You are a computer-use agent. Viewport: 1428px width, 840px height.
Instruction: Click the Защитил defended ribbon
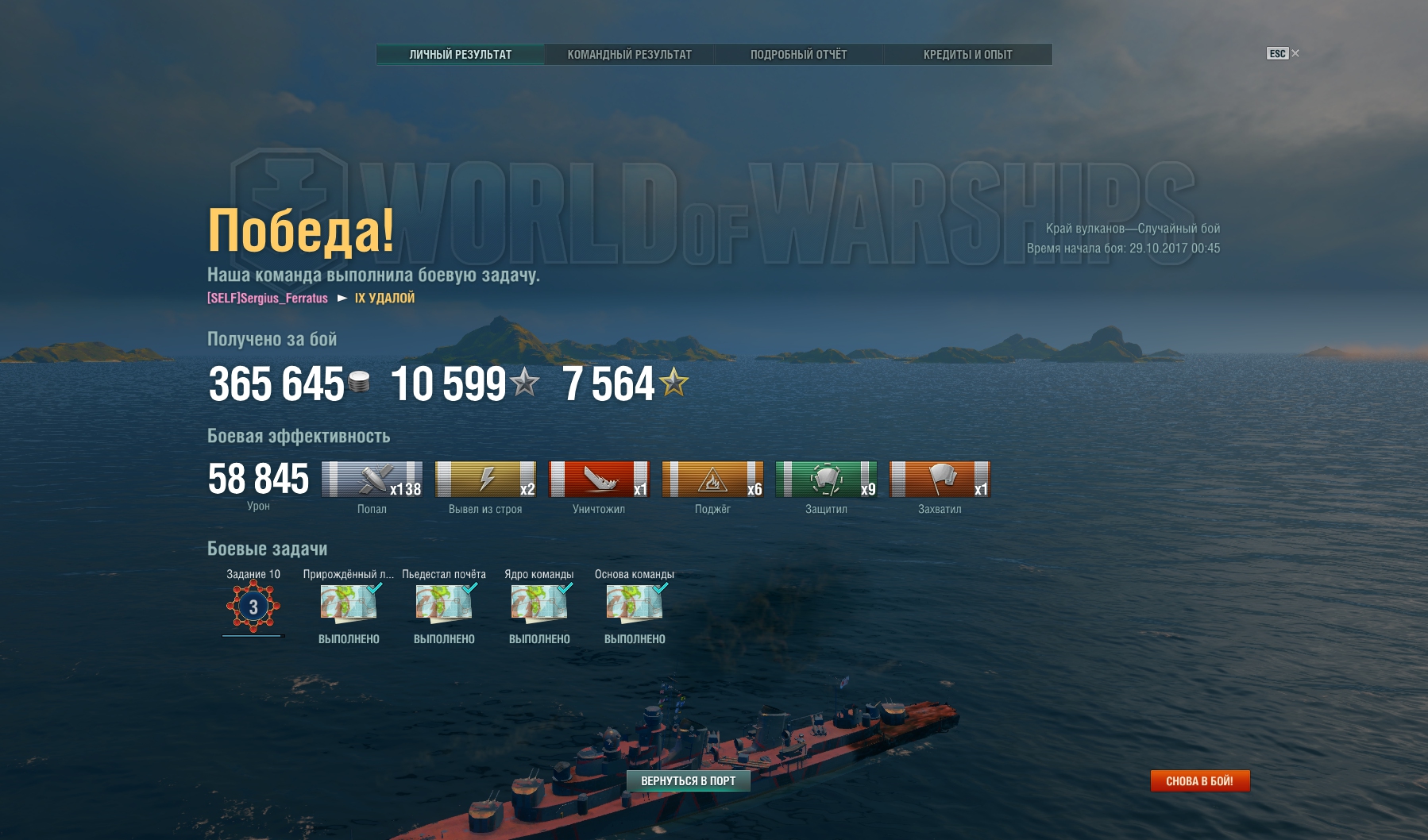click(x=826, y=480)
